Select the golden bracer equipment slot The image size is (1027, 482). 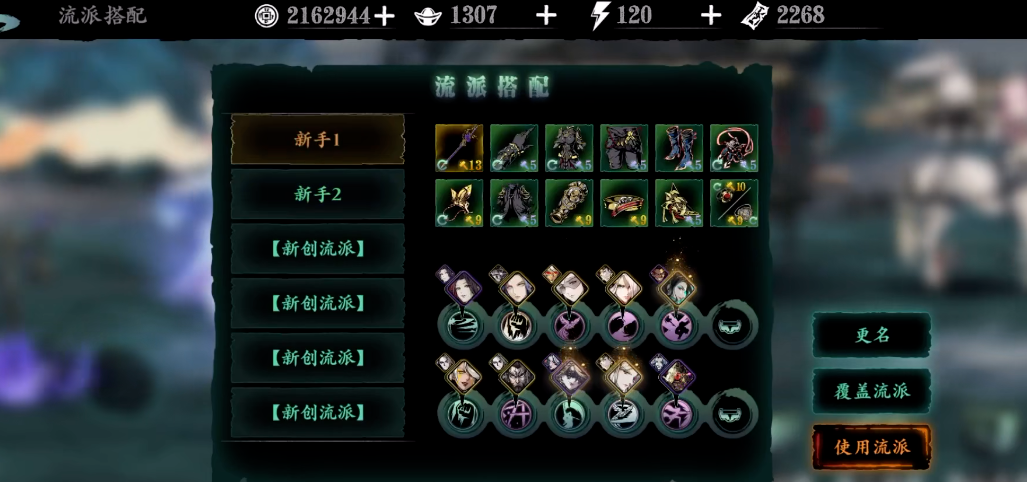pyautogui.click(x=569, y=203)
